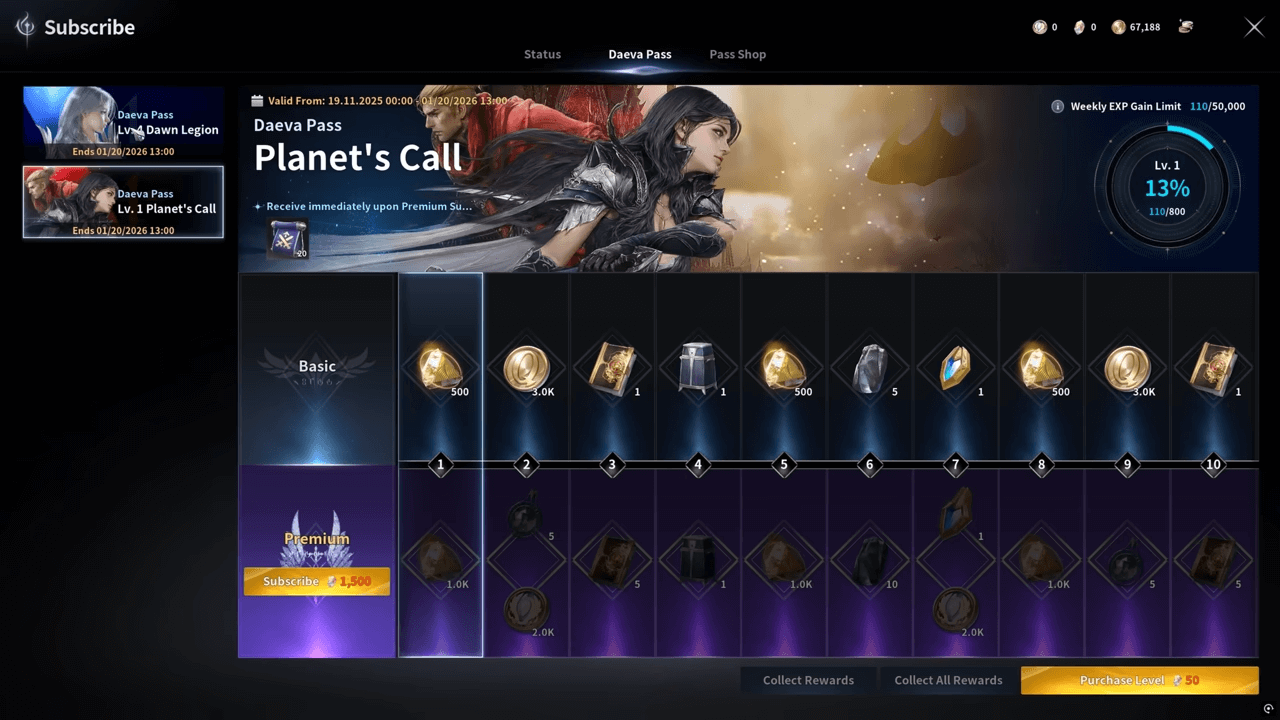Choose the Dawn Legion pass

pyautogui.click(x=123, y=123)
